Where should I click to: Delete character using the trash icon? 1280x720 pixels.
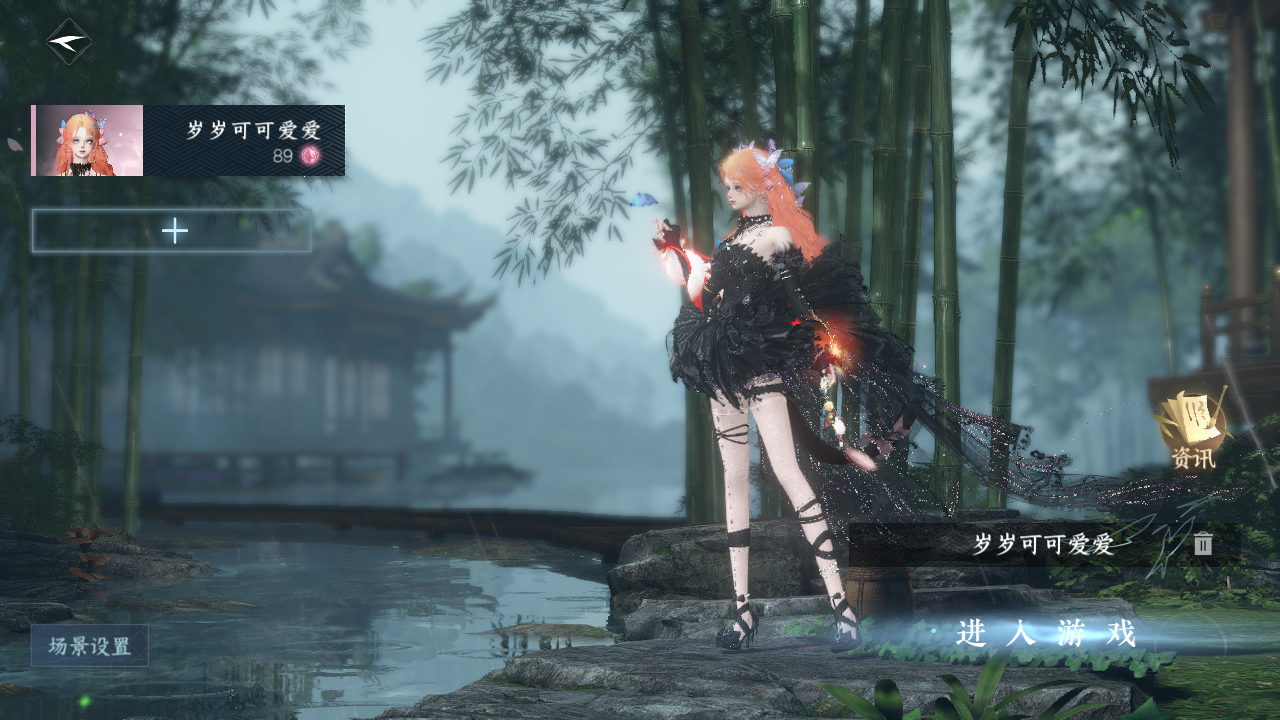(1203, 544)
